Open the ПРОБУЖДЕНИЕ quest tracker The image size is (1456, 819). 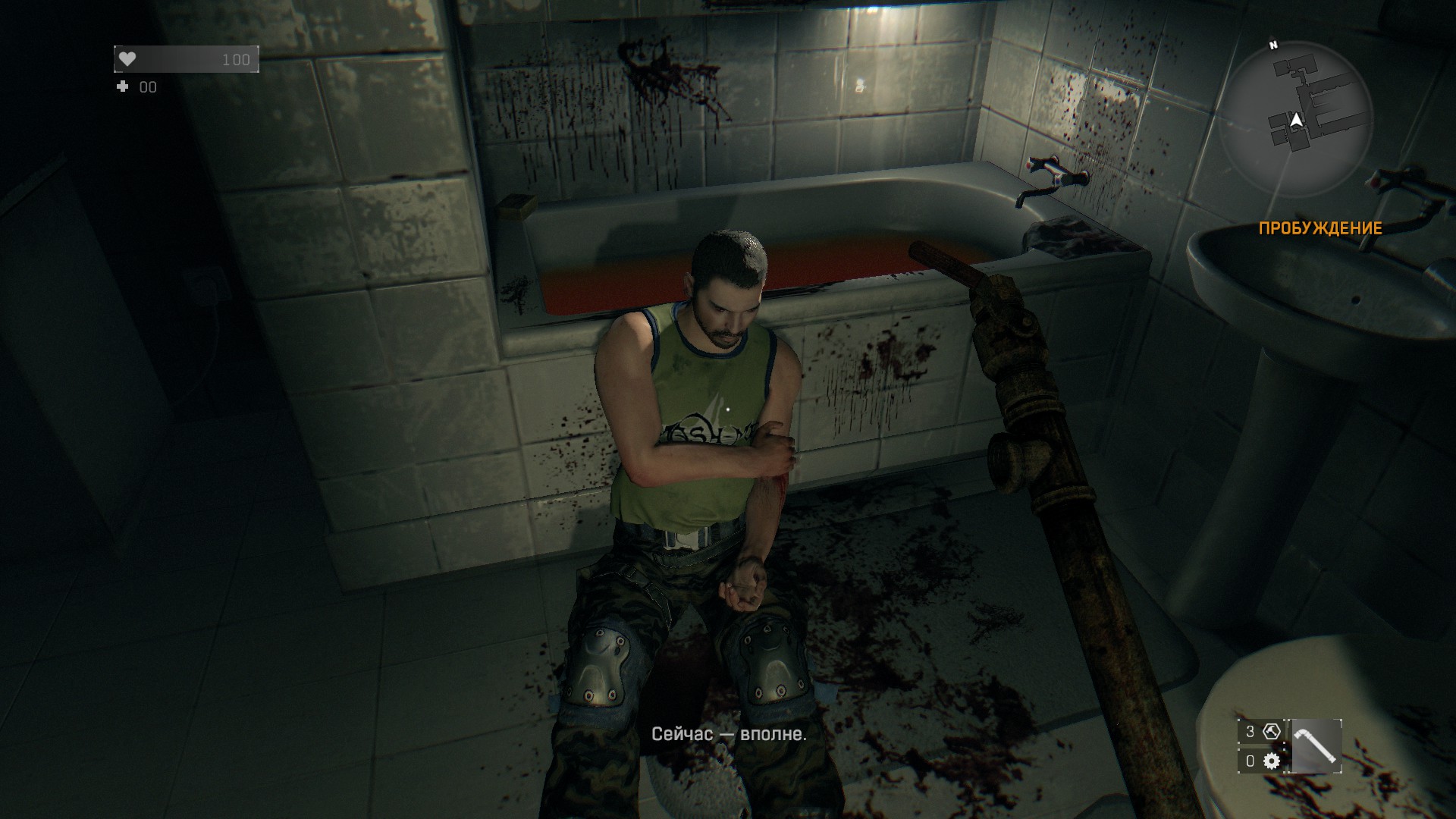(1320, 228)
